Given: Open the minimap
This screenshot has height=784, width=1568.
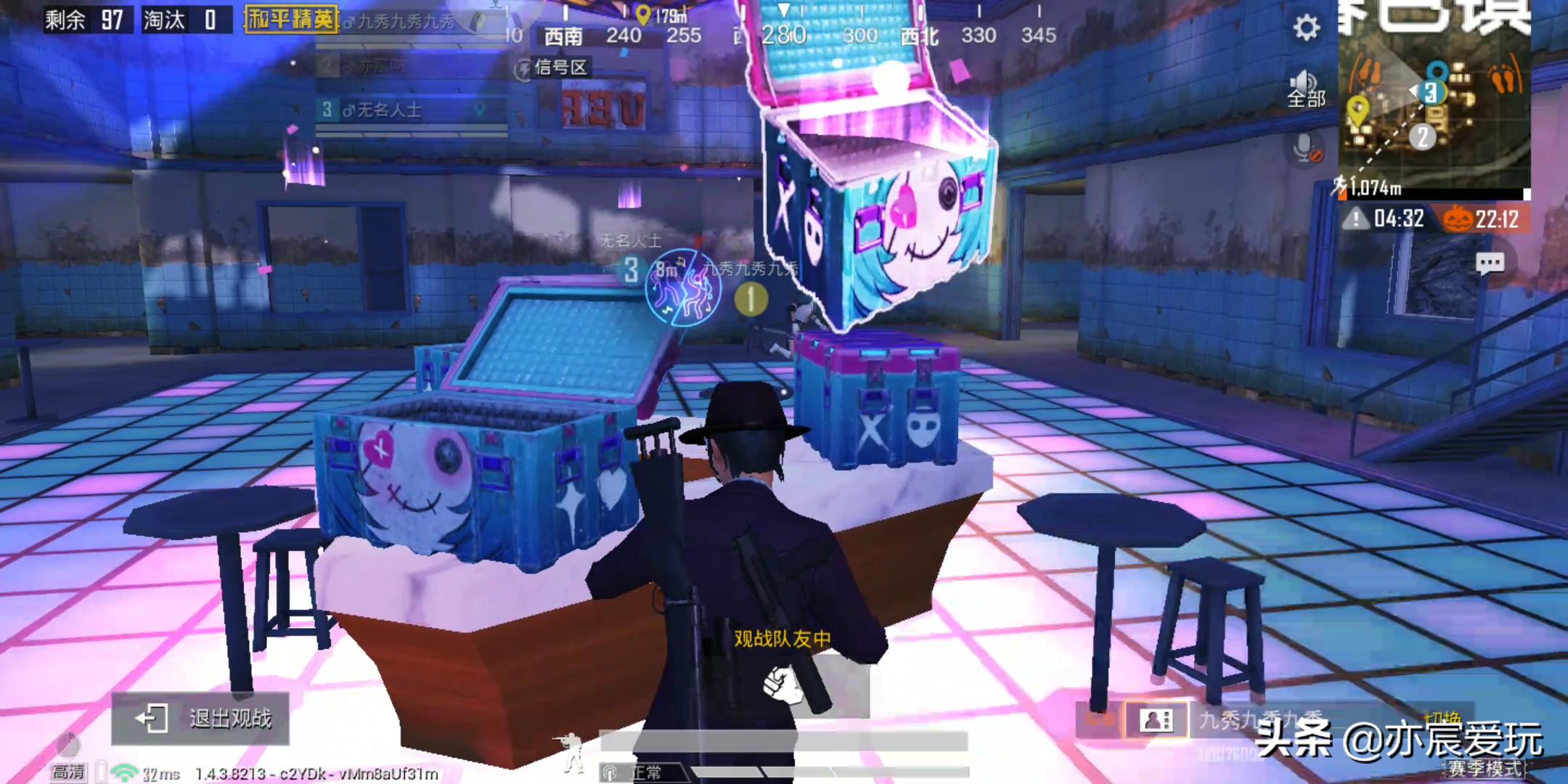Looking at the screenshot, I should 1434,102.
